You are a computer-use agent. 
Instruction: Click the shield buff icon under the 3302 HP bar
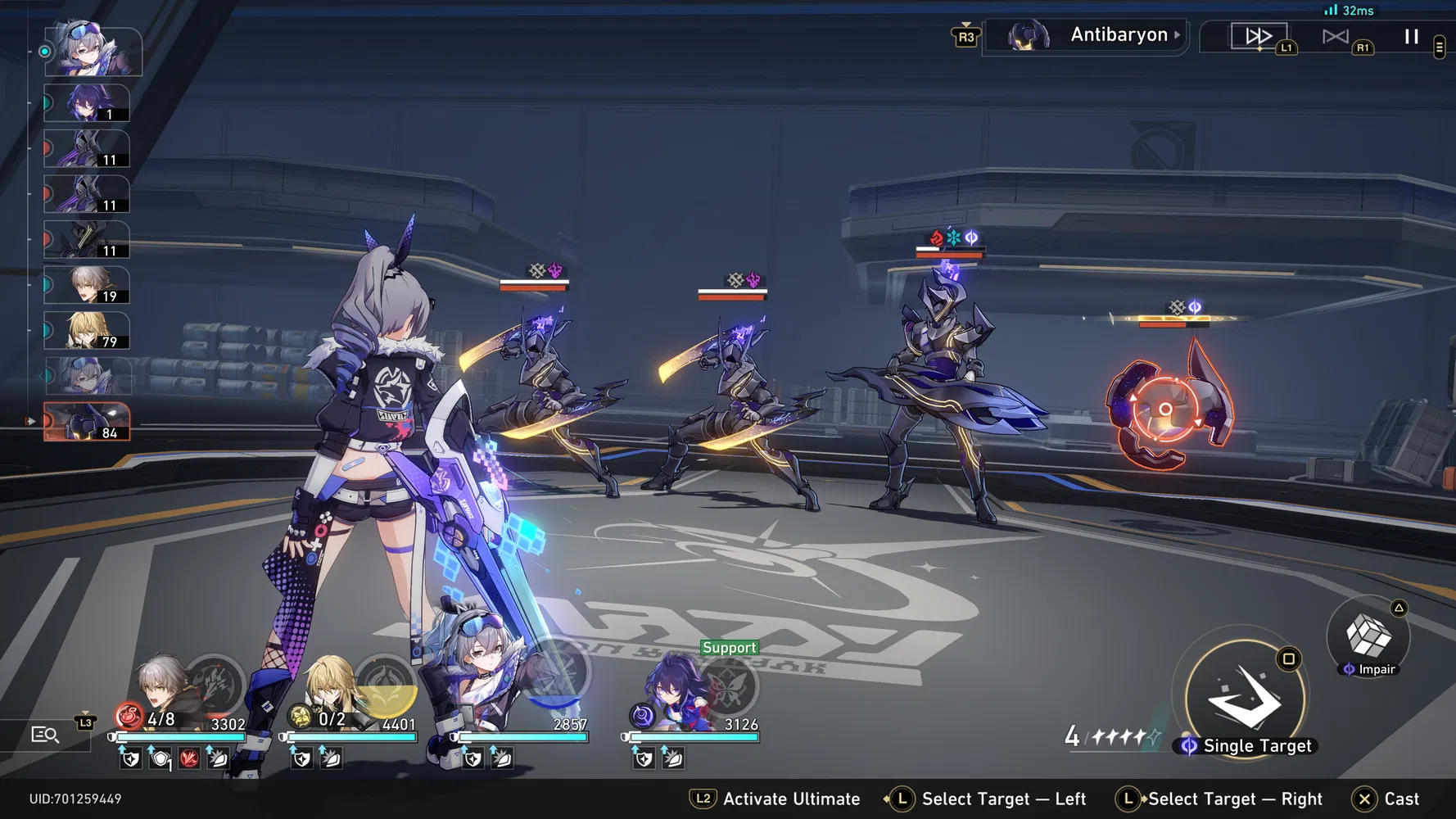[x=129, y=758]
